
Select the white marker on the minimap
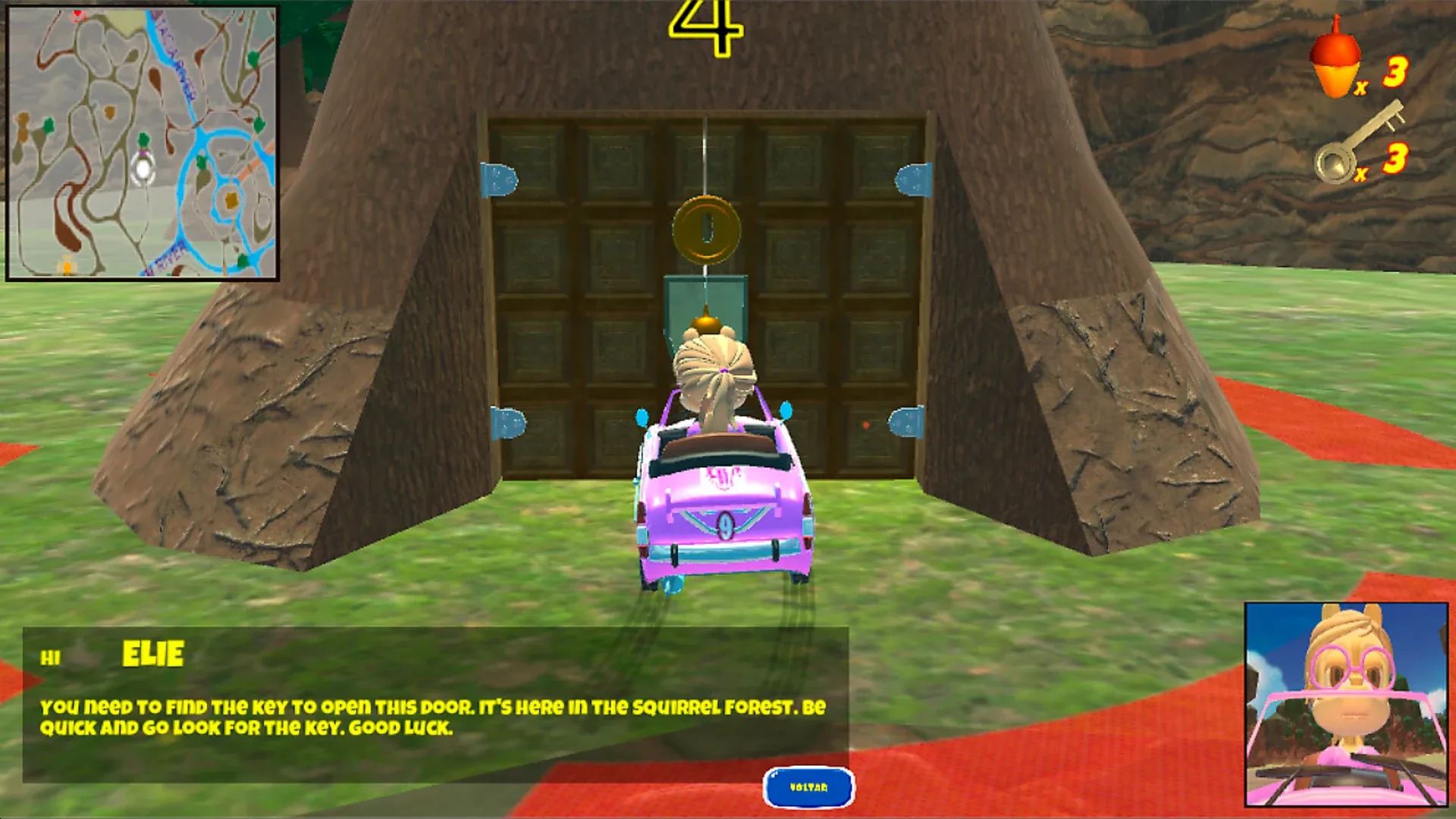tap(144, 169)
